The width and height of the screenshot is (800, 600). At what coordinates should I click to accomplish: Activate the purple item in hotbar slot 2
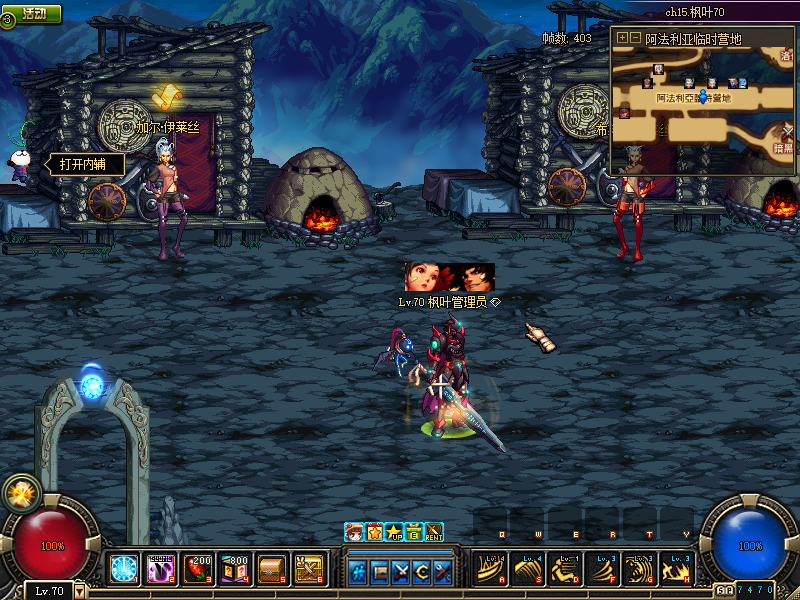tap(161, 569)
